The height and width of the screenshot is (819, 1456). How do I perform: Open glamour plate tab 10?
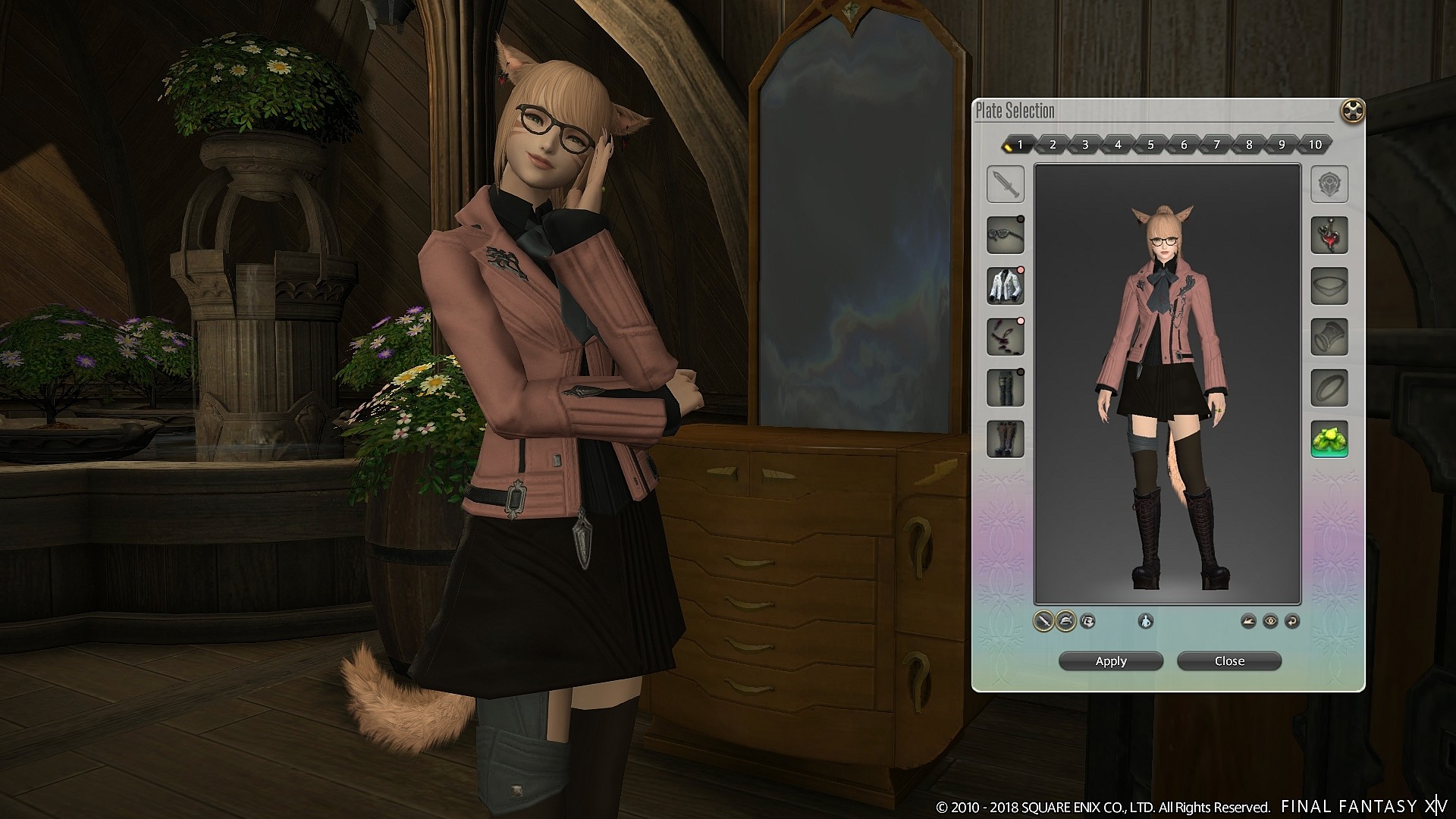point(1315,144)
